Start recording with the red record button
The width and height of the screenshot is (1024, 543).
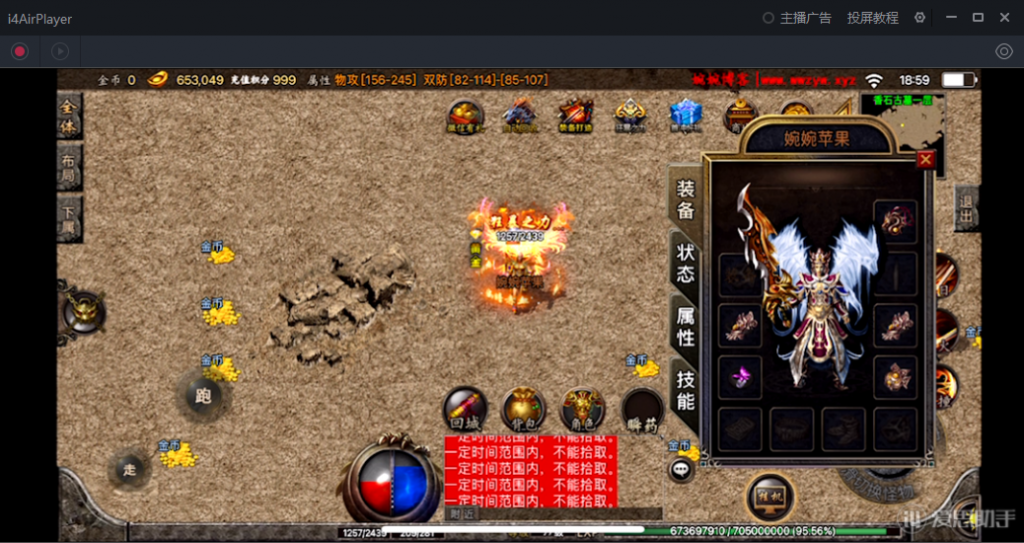(x=20, y=51)
